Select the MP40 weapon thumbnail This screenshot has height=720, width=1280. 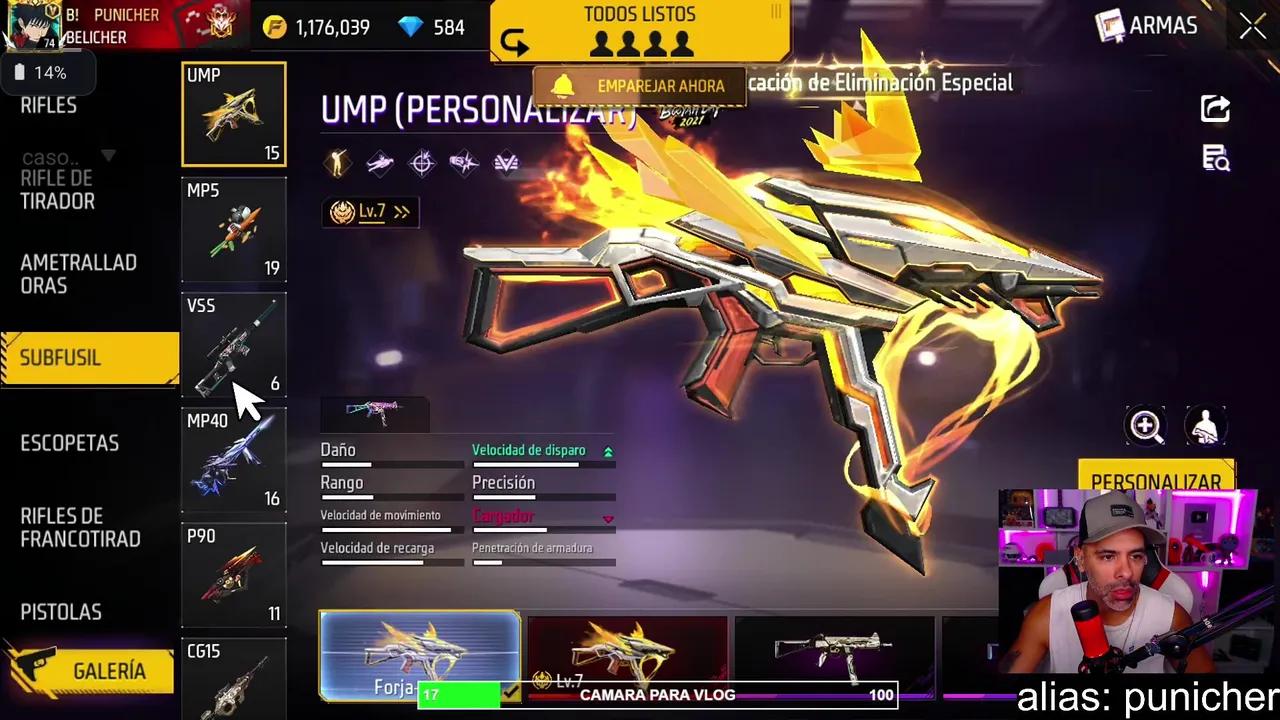(x=233, y=460)
